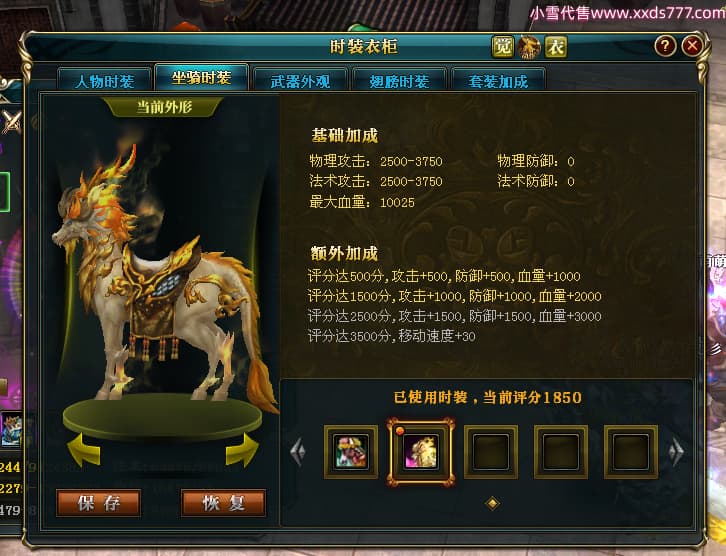Screen dimensions: 726x556
Task: Click the 览 button in the title bar
Action: pyautogui.click(x=503, y=47)
